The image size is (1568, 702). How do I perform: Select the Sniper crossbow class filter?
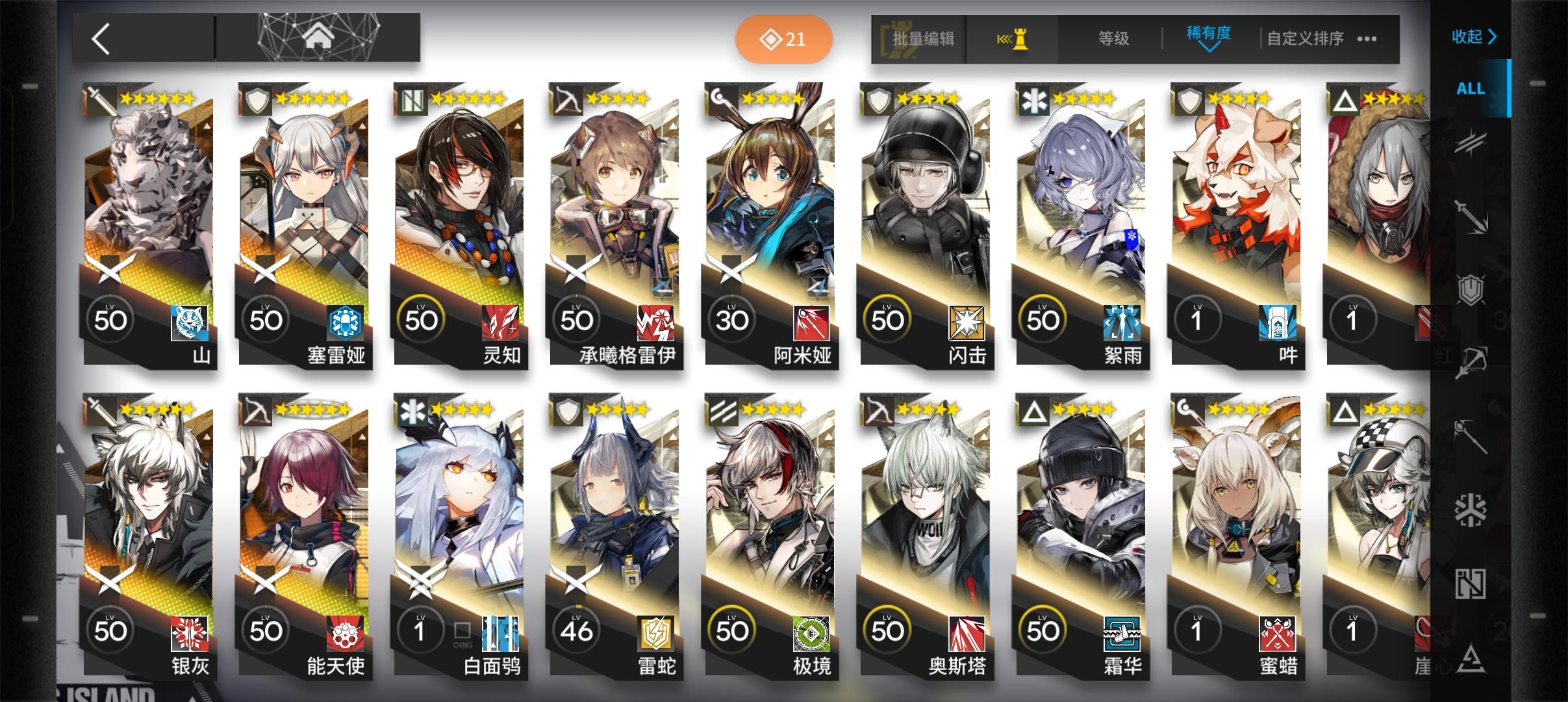click(1473, 359)
